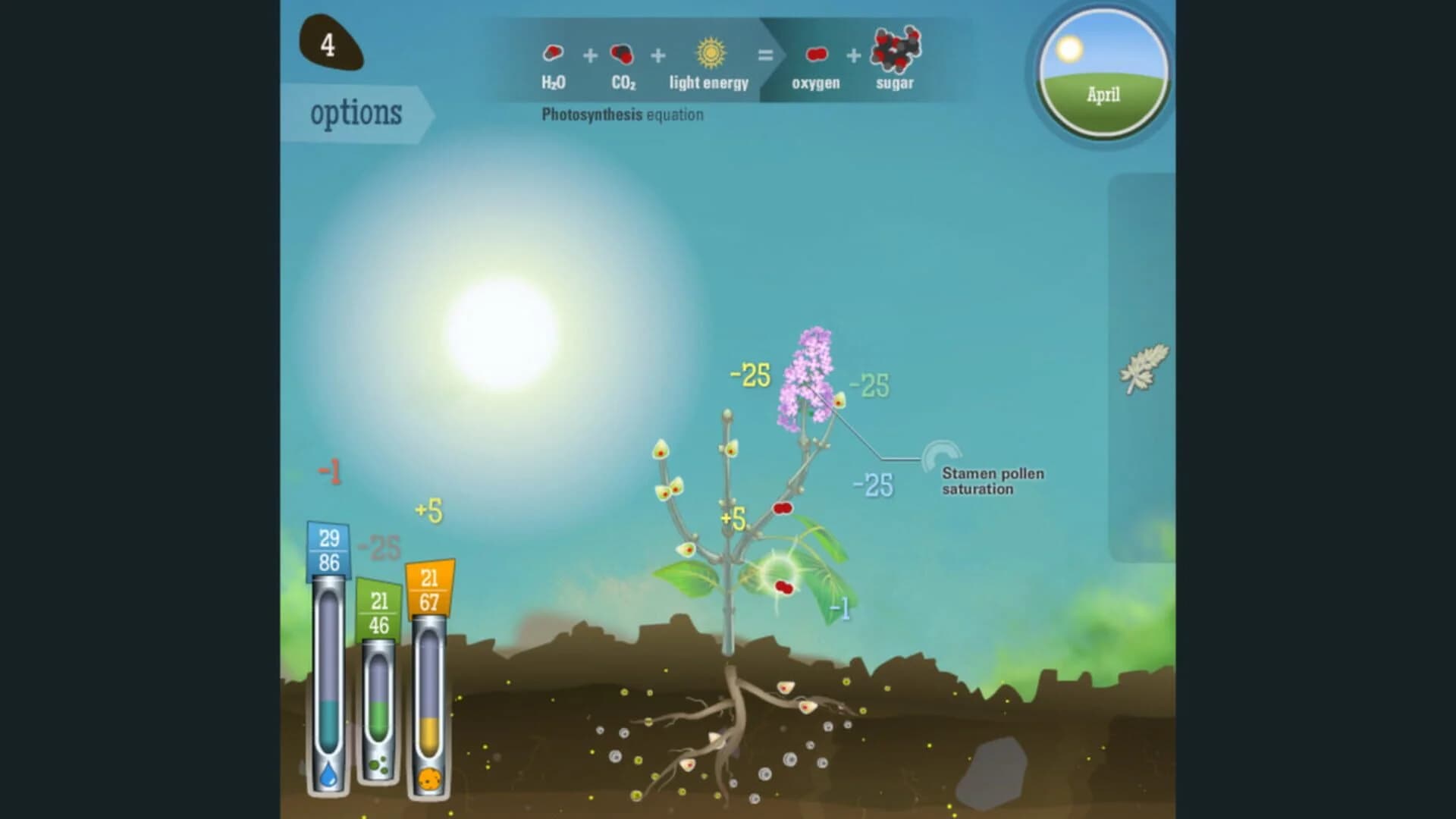Select the H₂O molecule icon in the equation
This screenshot has height=819, width=1456.
click(553, 53)
